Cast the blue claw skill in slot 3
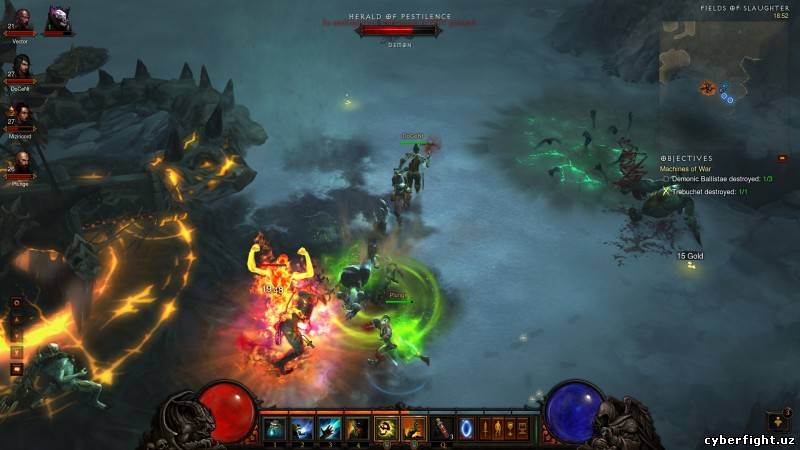 point(329,429)
